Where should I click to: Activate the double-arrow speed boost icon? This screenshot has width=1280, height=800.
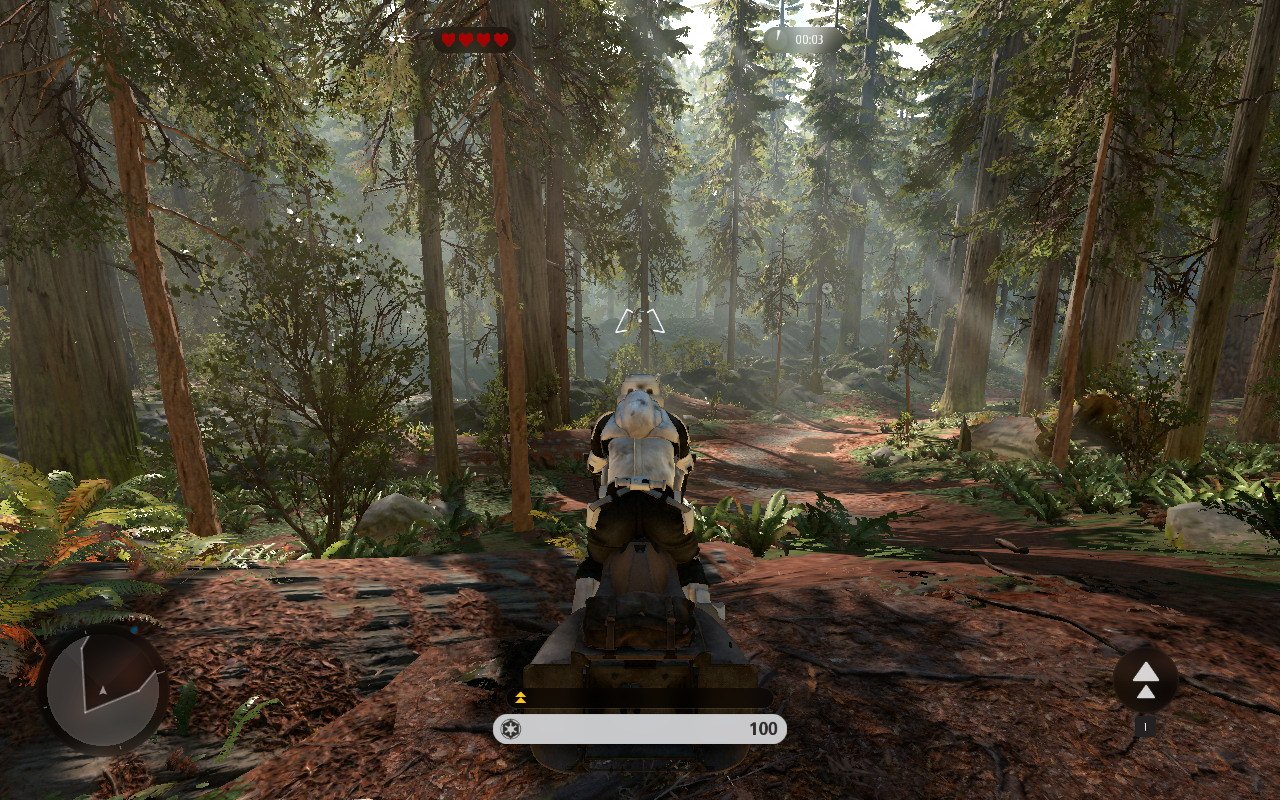point(1145,679)
